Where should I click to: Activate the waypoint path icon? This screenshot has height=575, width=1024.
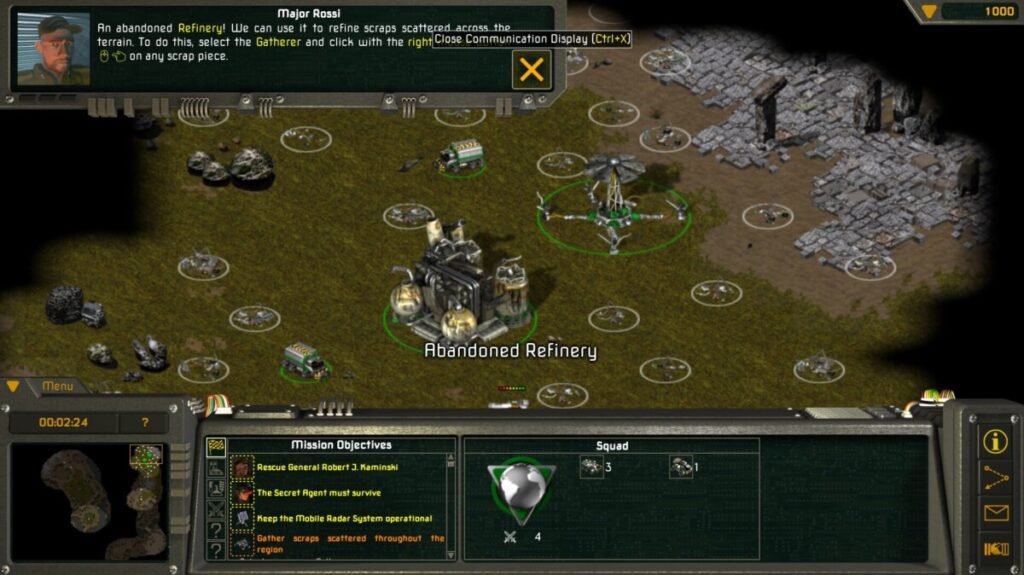[x=995, y=477]
